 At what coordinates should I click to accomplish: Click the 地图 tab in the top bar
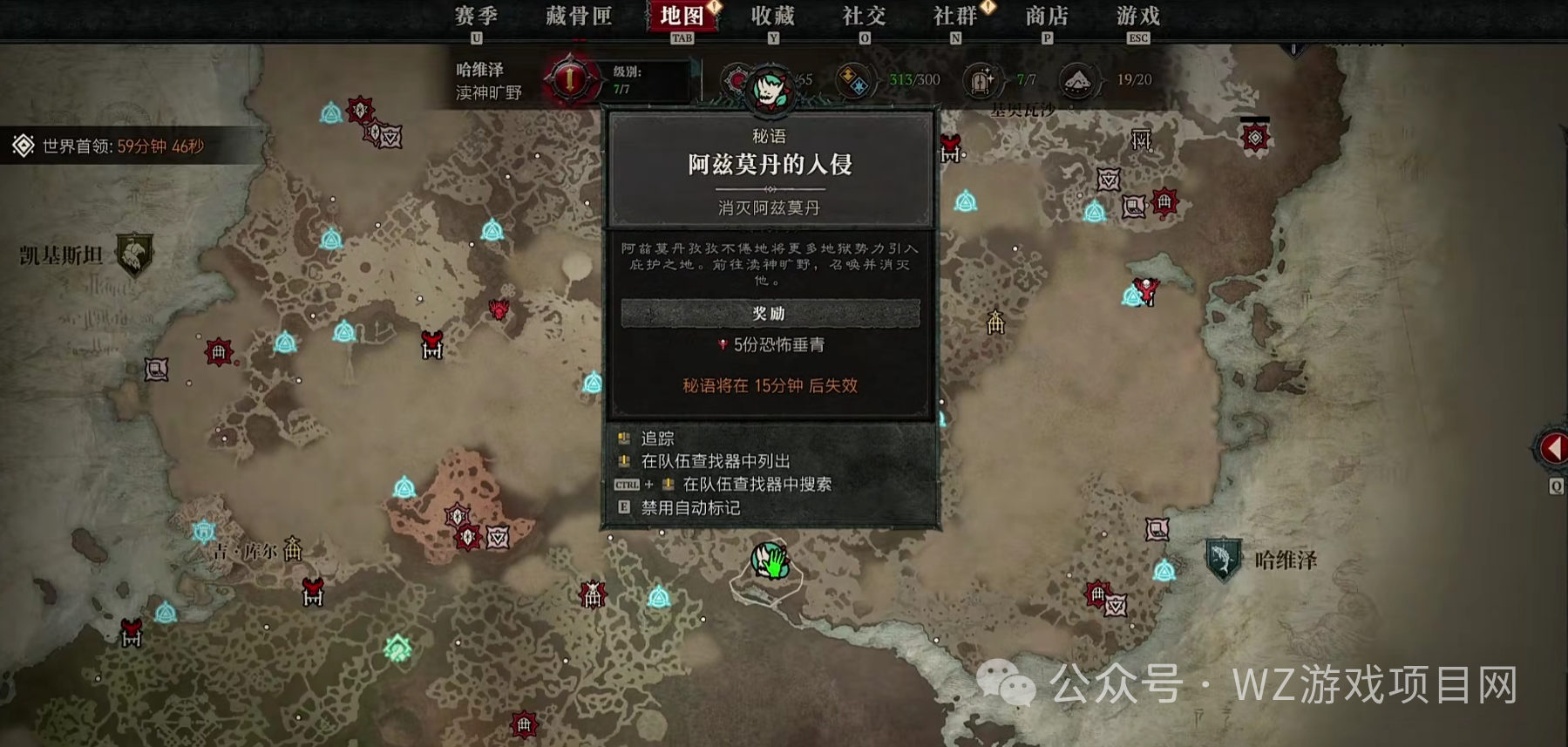(683, 16)
